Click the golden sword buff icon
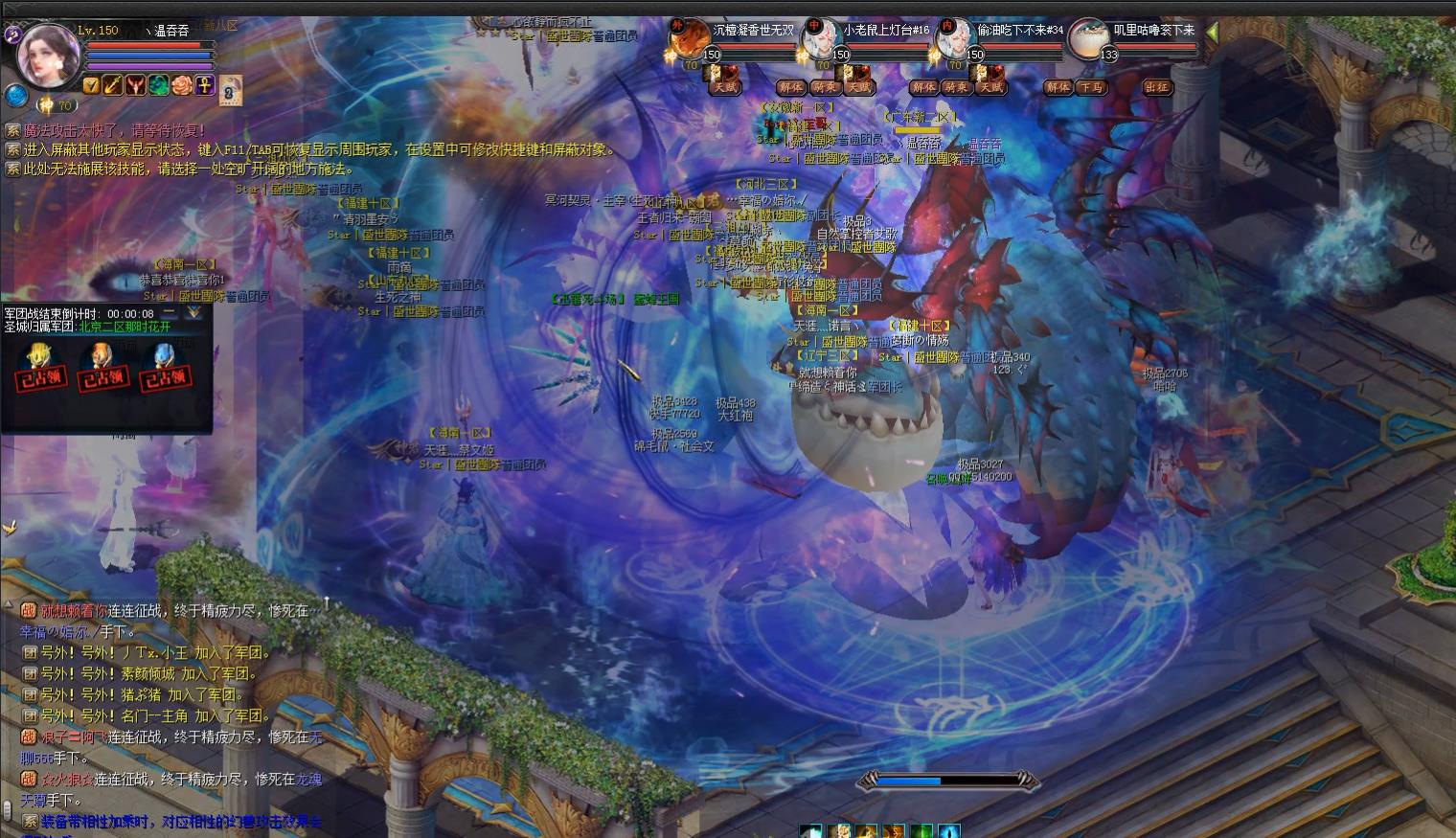Screen dimensions: 1456x838 [113, 85]
